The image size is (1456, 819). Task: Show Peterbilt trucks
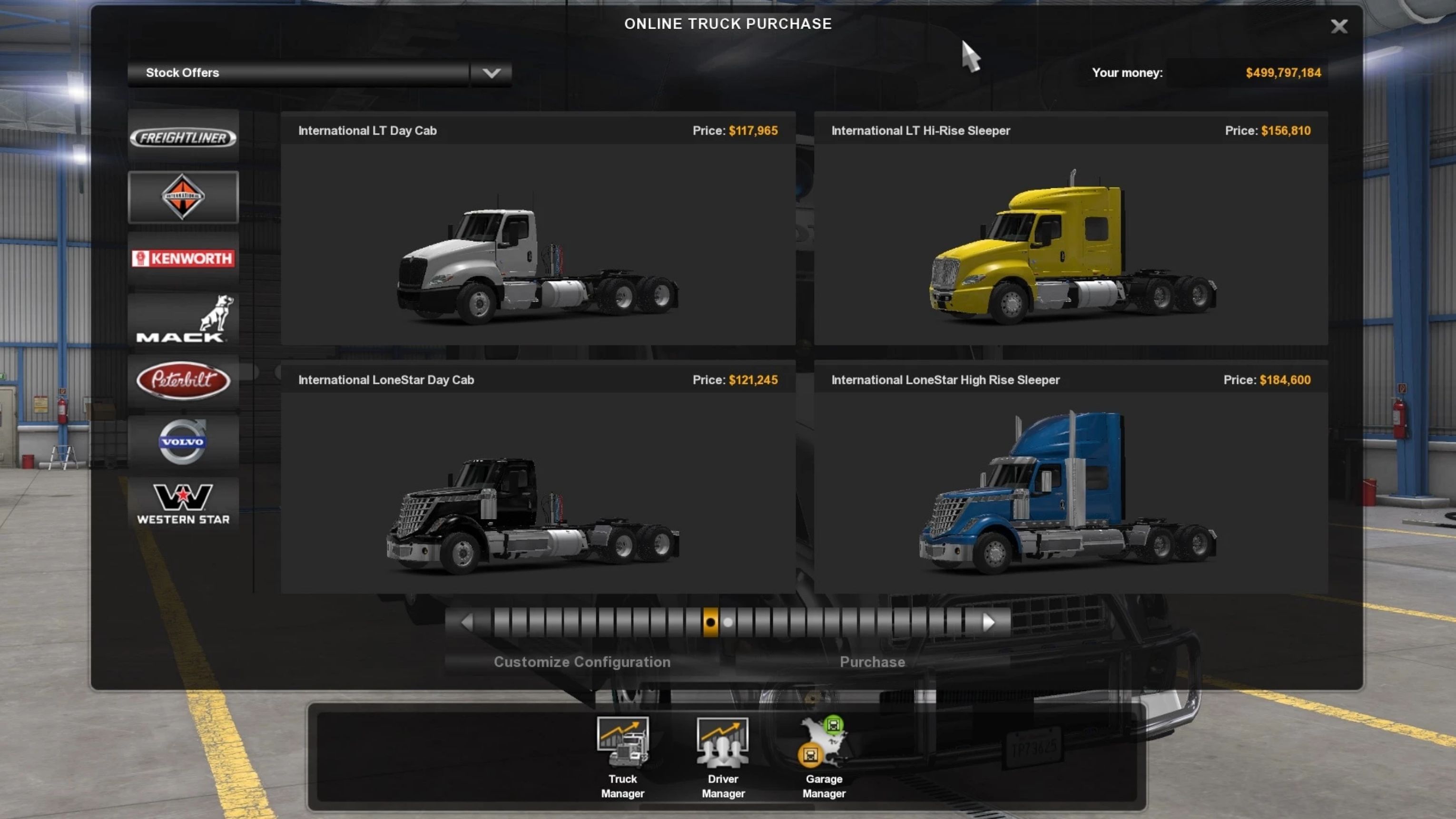pos(183,380)
